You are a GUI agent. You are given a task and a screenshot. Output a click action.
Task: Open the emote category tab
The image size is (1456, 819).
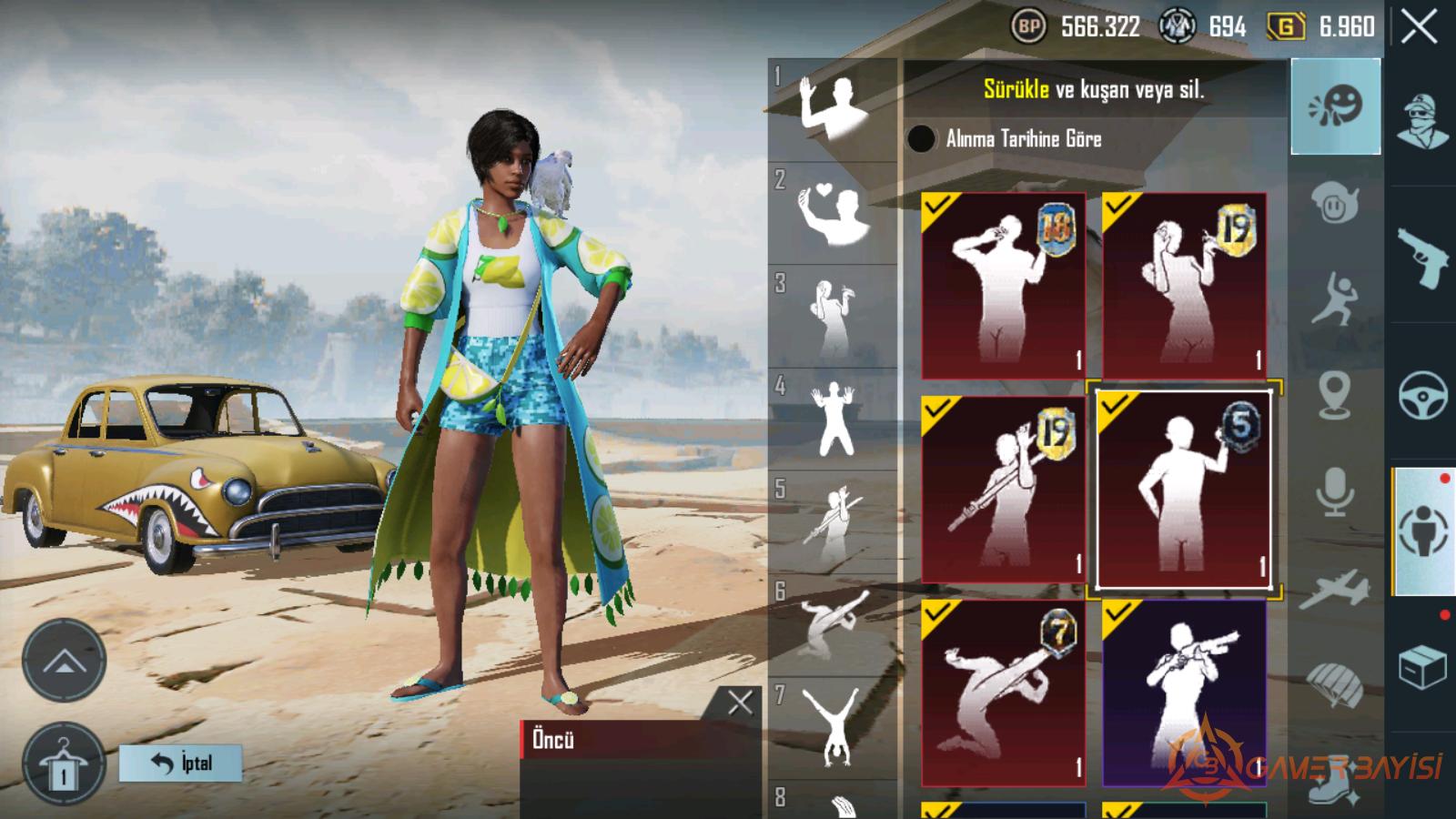click(1335, 106)
